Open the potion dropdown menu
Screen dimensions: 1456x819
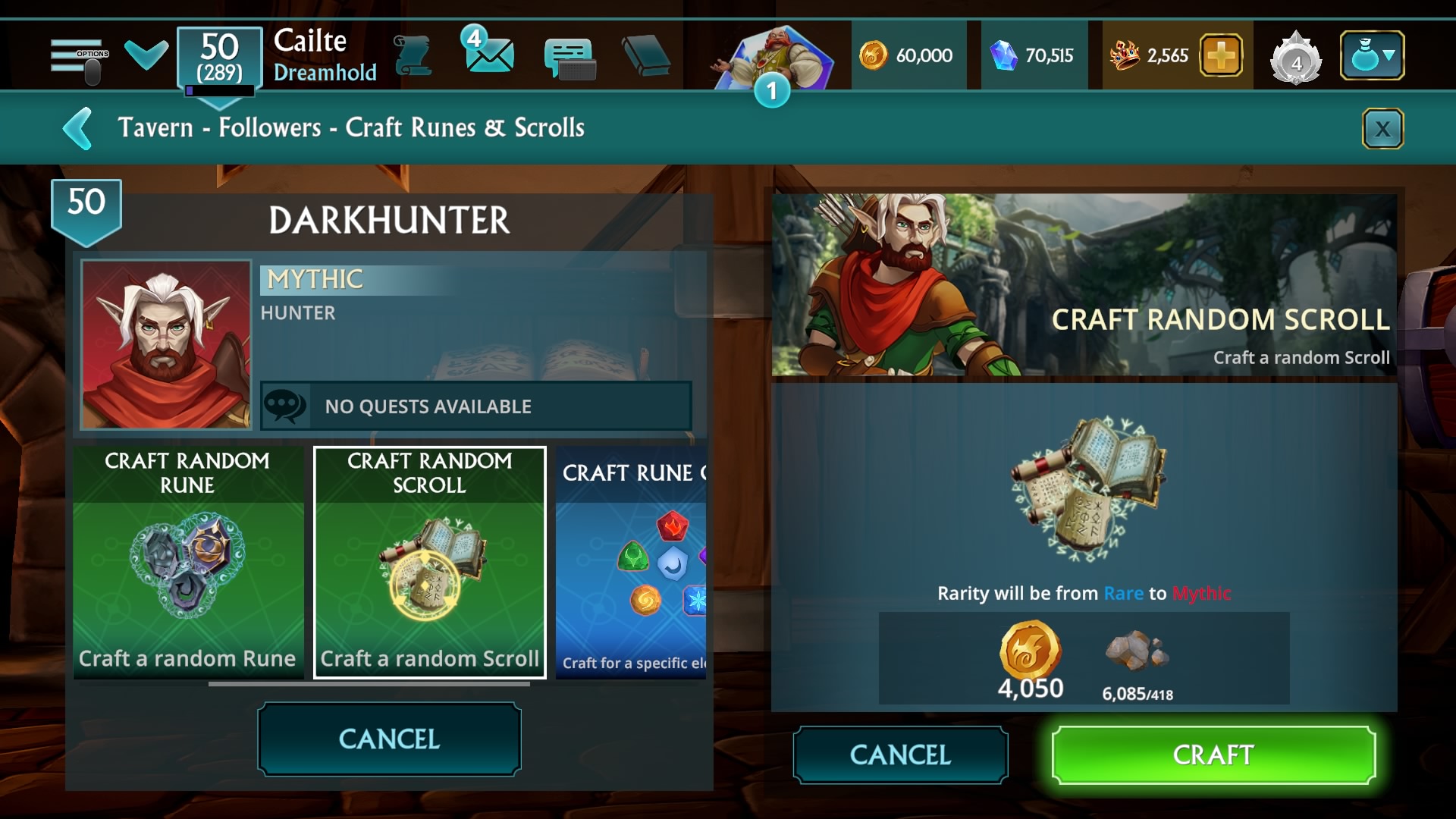pyautogui.click(x=1372, y=55)
